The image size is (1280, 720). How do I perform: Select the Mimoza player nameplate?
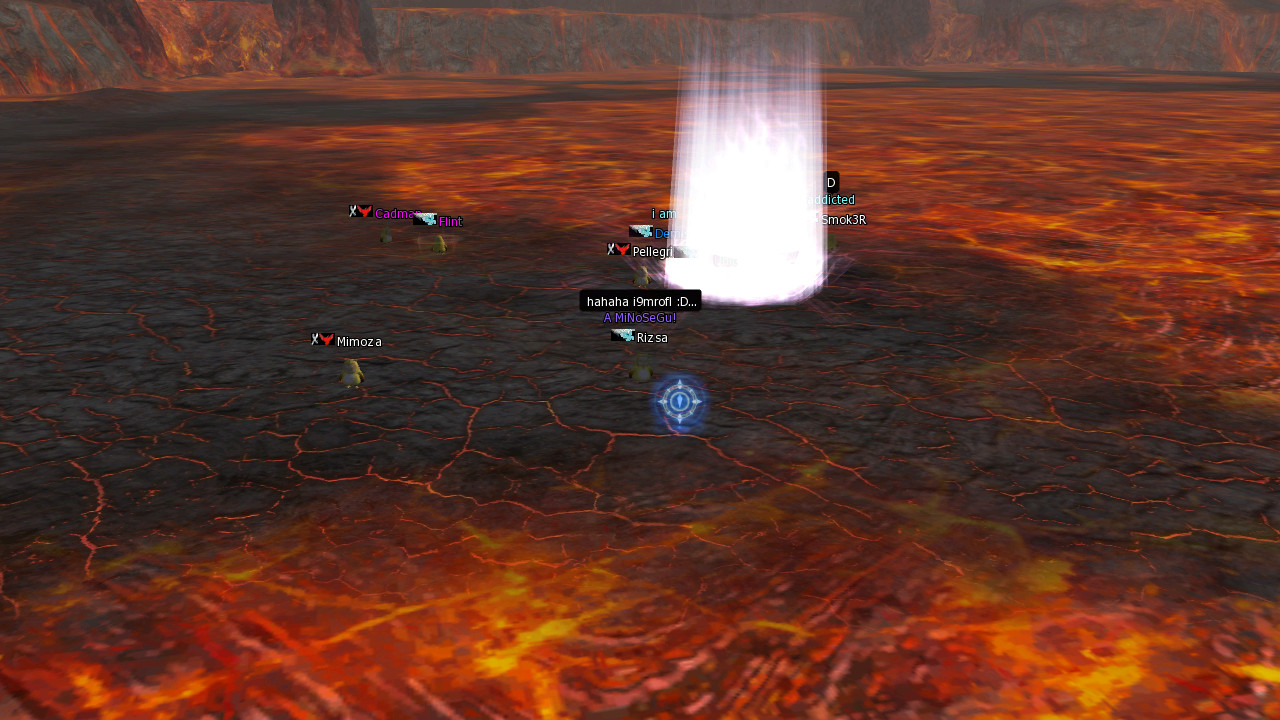[x=358, y=342]
